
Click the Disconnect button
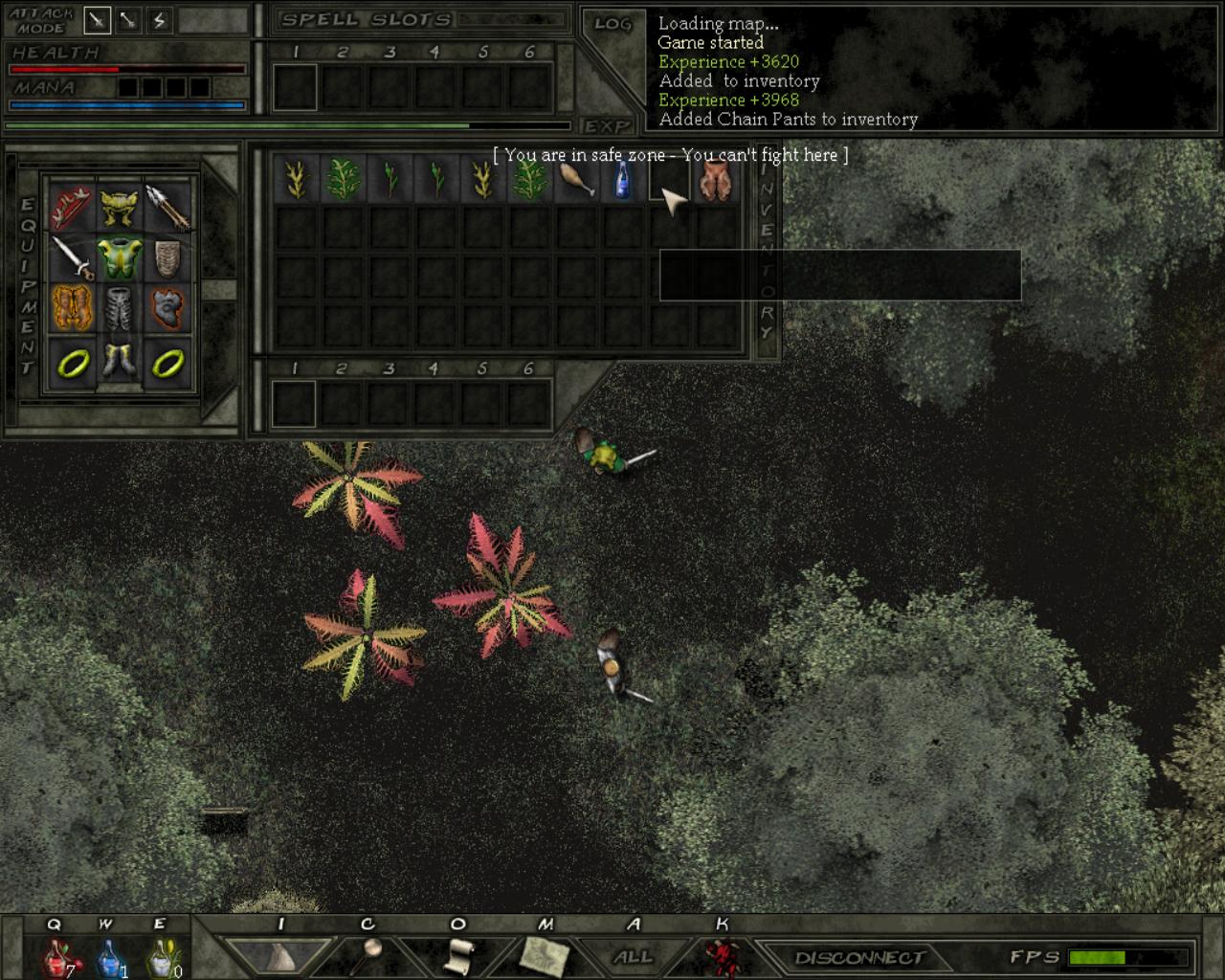pos(858,957)
